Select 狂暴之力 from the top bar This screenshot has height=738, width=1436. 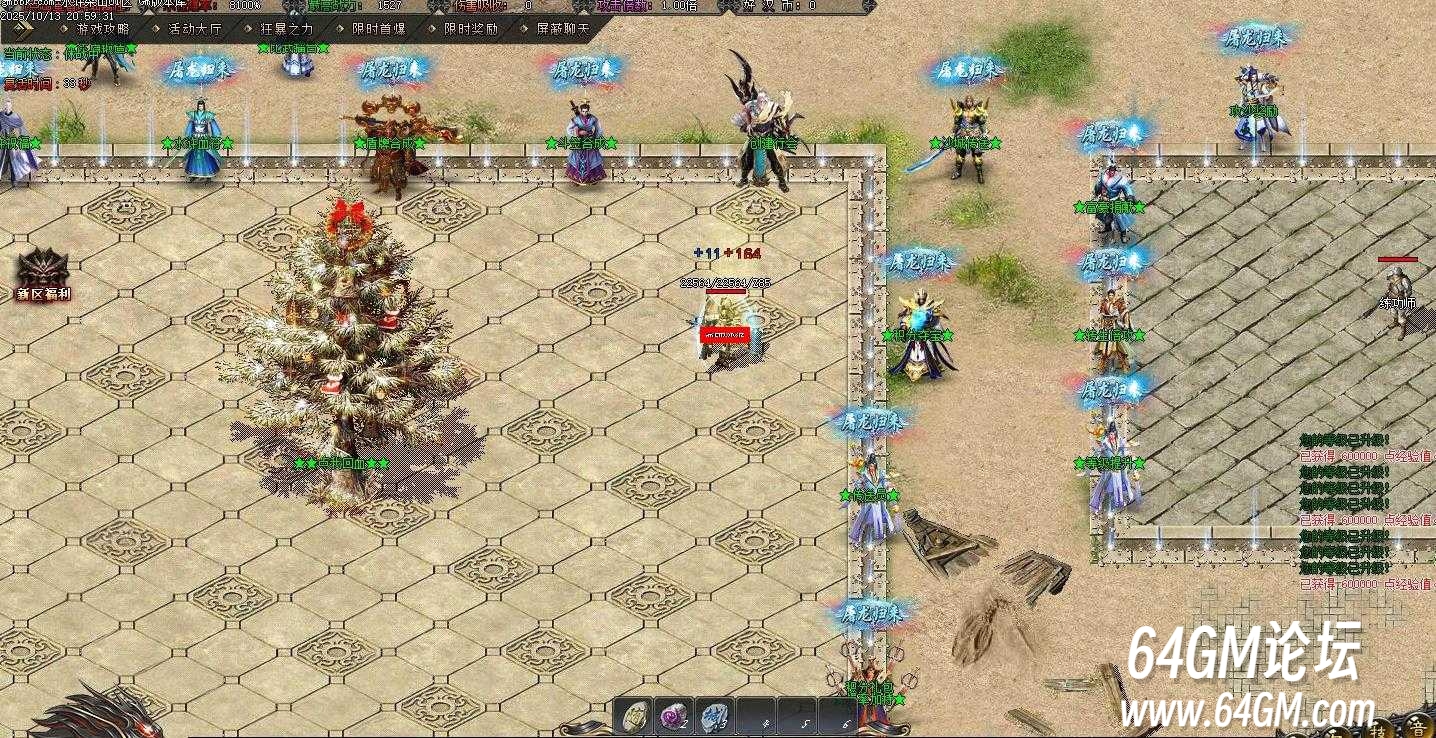coord(287,31)
